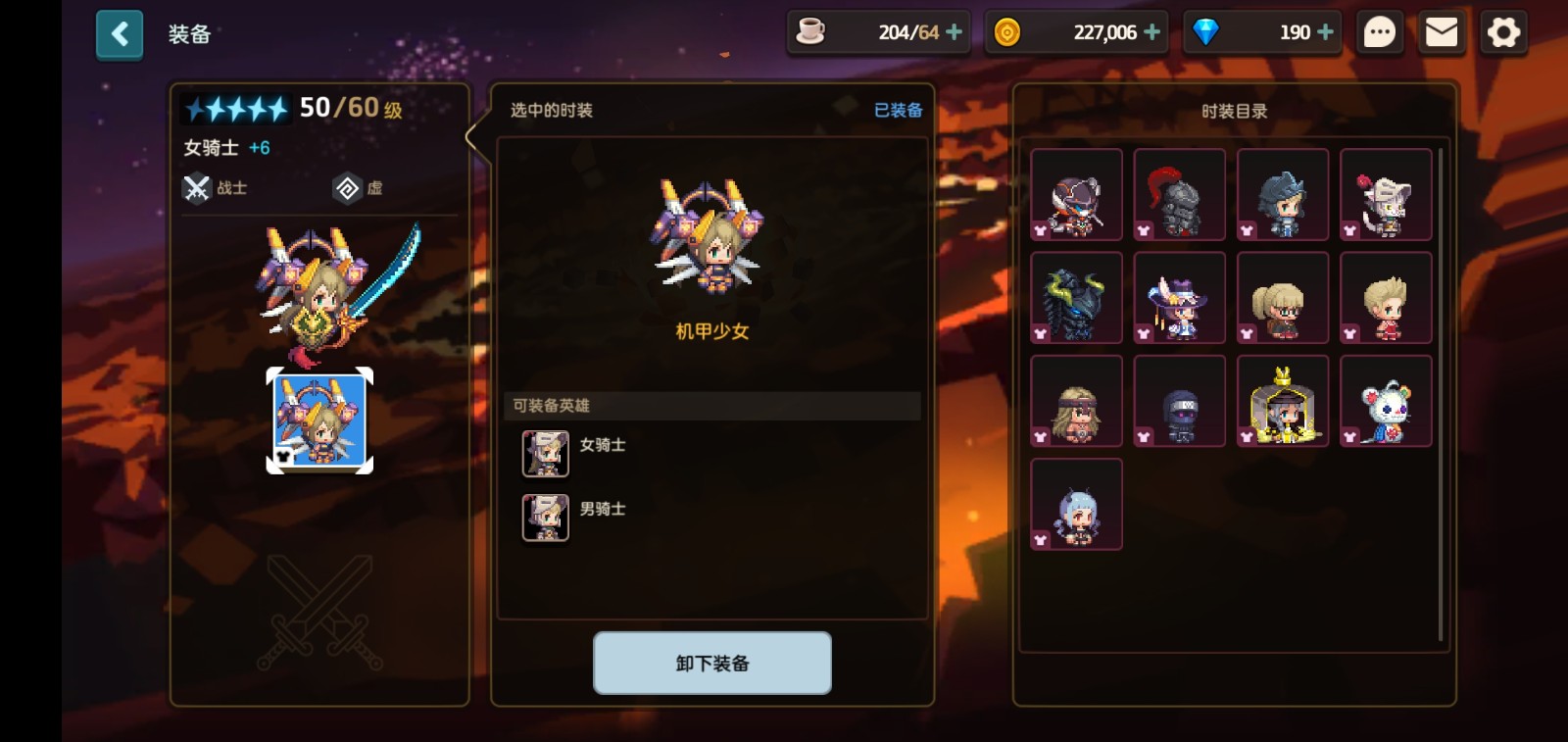This screenshot has height=742, width=1568.
Task: Open the mail envelope icon
Action: [x=1442, y=31]
